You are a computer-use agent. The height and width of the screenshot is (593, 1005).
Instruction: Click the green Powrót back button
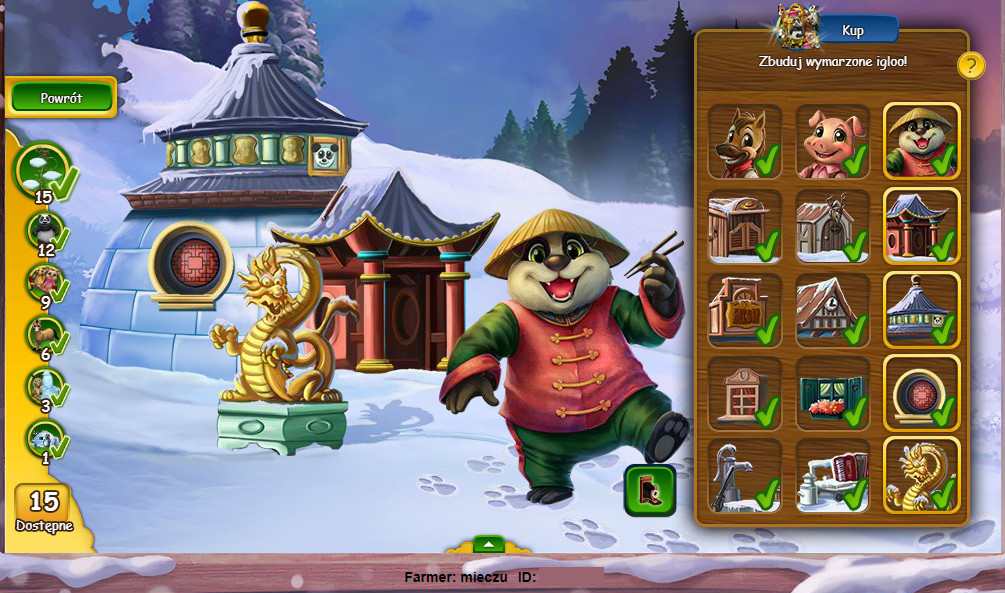coord(62,98)
